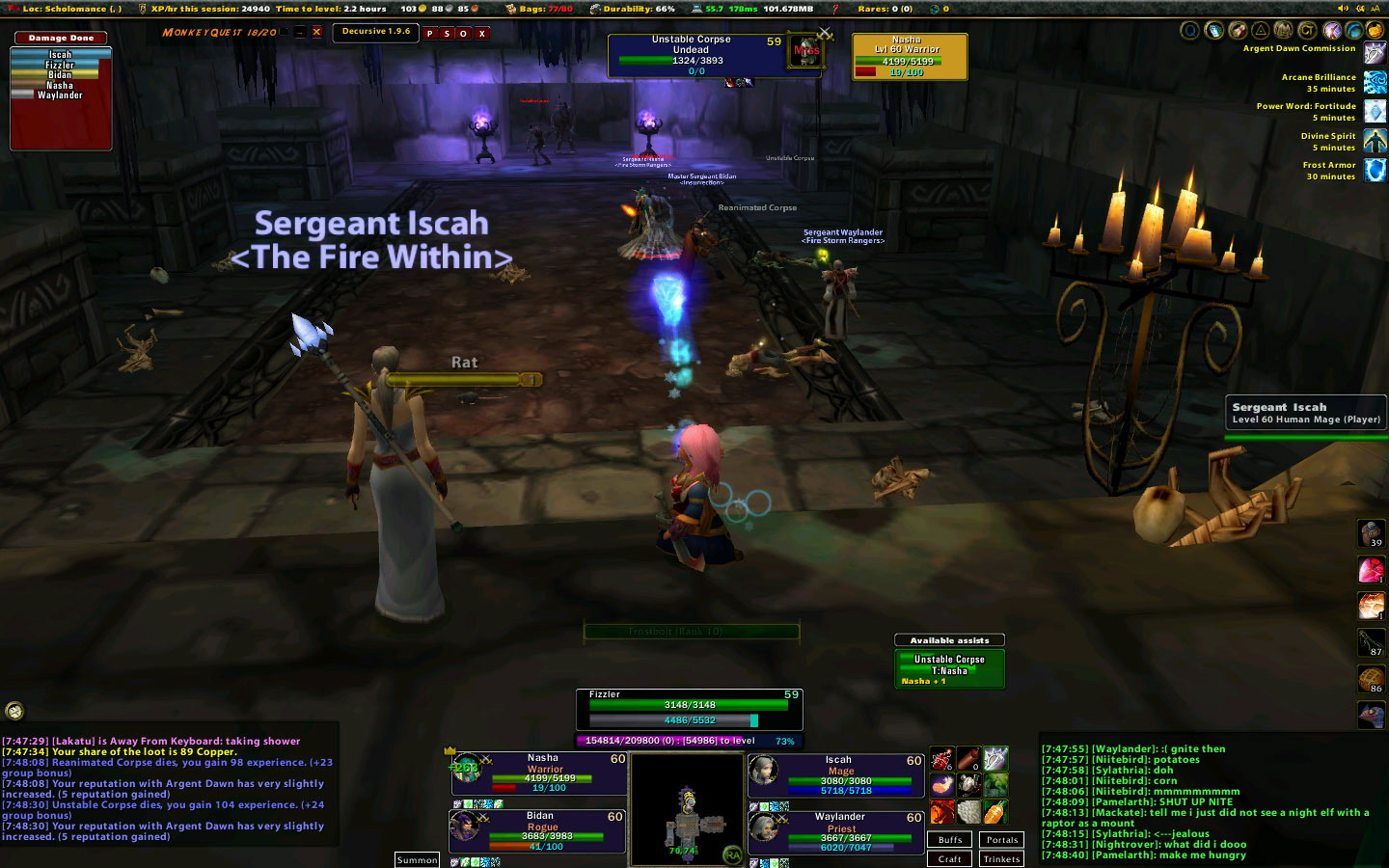Screen dimensions: 1389x868
Task: Select Waylander the Priest's party frame
Action: [839, 831]
